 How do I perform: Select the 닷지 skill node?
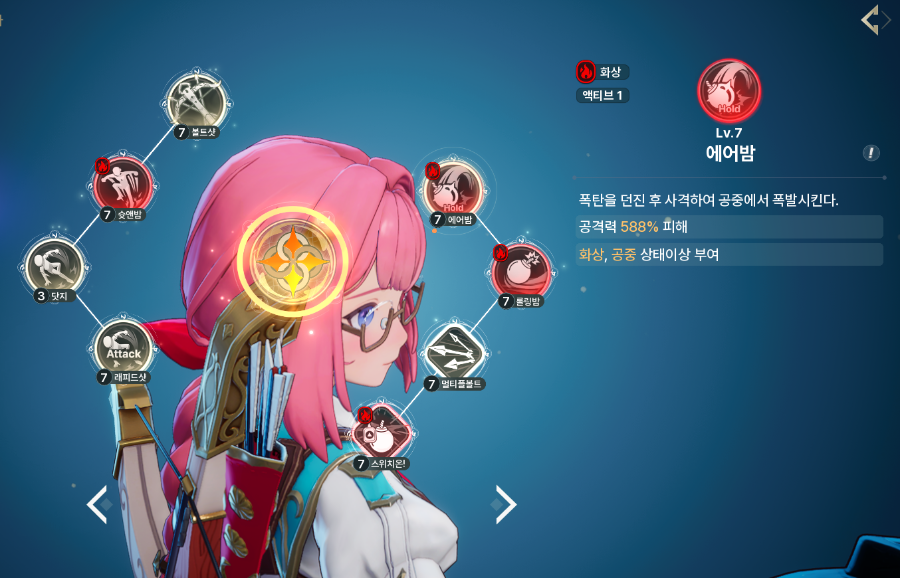[54, 267]
